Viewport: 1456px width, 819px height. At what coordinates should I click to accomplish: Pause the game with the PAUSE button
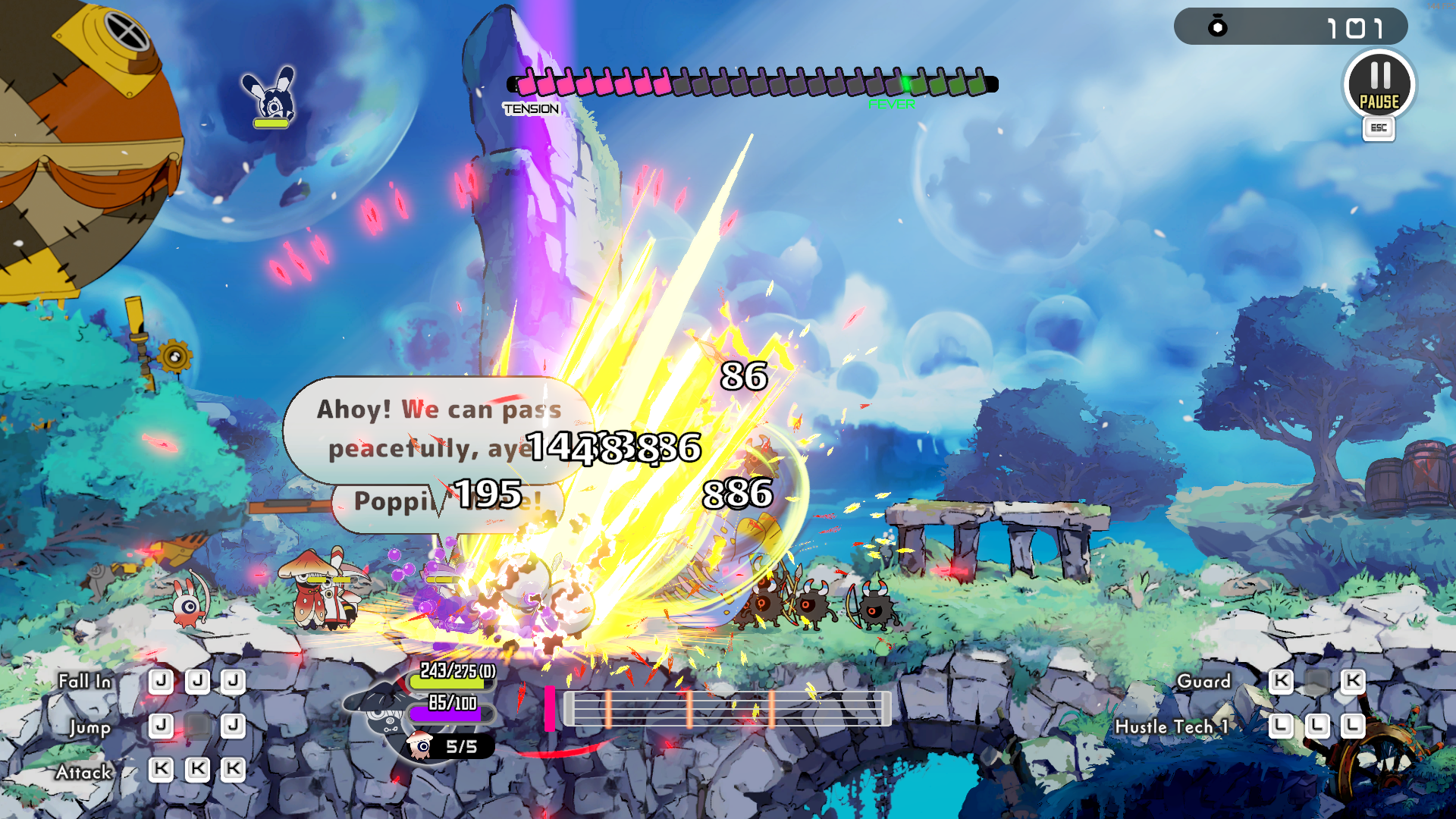tap(1379, 85)
